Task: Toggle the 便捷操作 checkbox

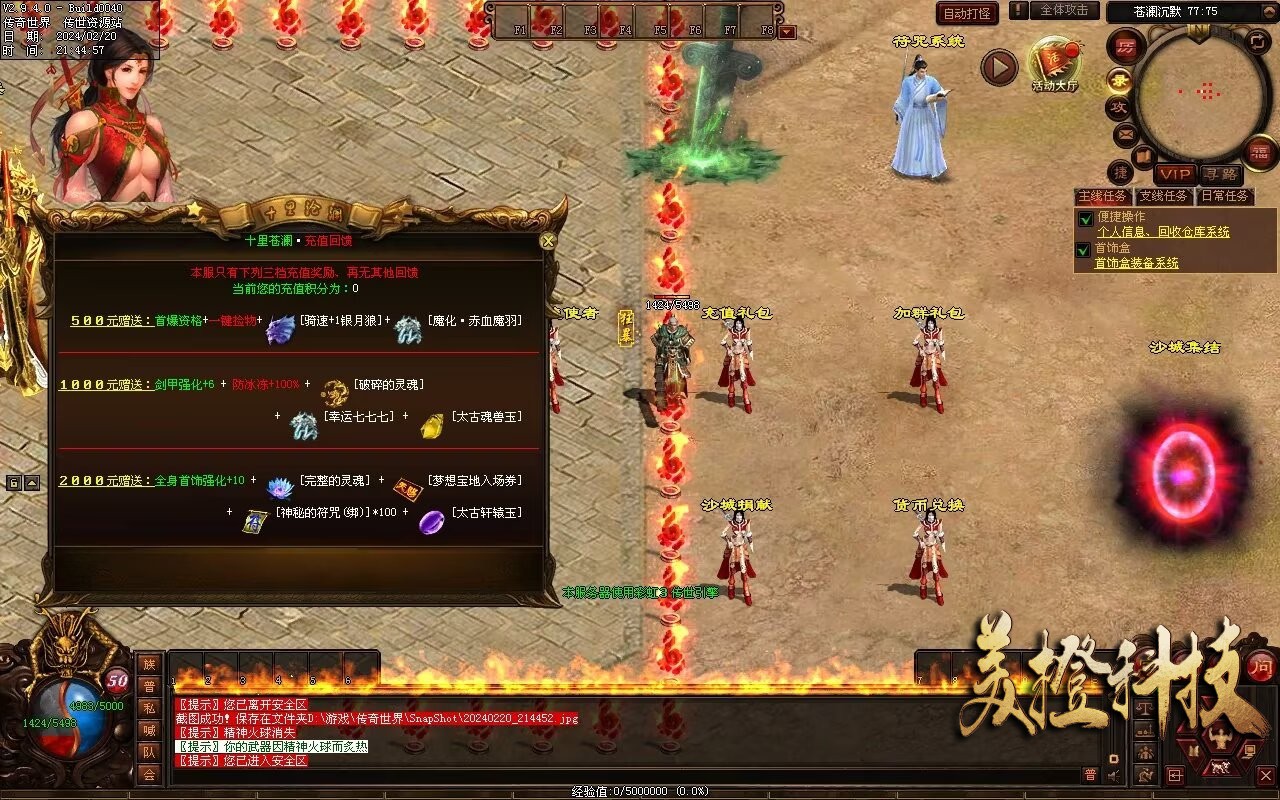Action: (x=1084, y=218)
